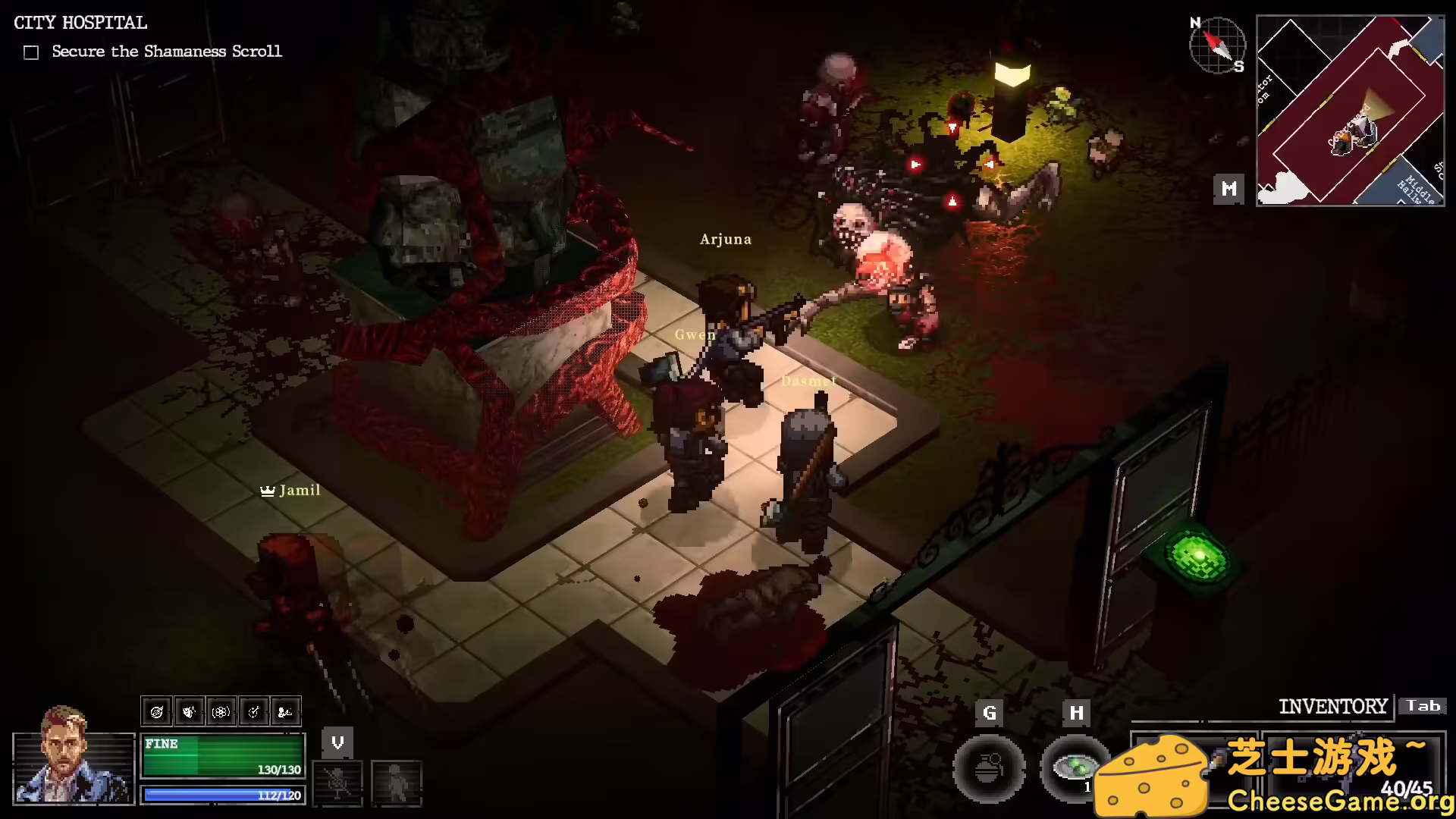
Task: Check the Secure the Shamaness Scroll objective box
Action: tap(30, 52)
